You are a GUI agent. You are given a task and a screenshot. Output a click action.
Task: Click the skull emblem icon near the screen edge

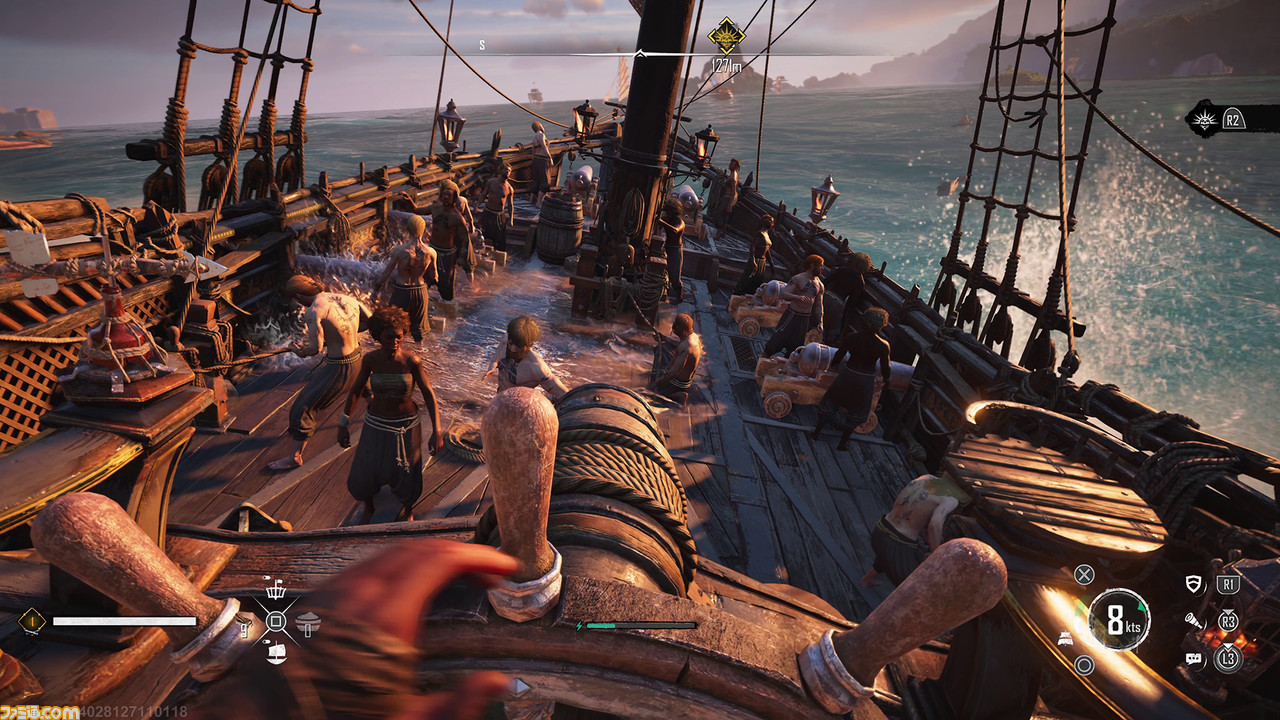pos(1201,120)
